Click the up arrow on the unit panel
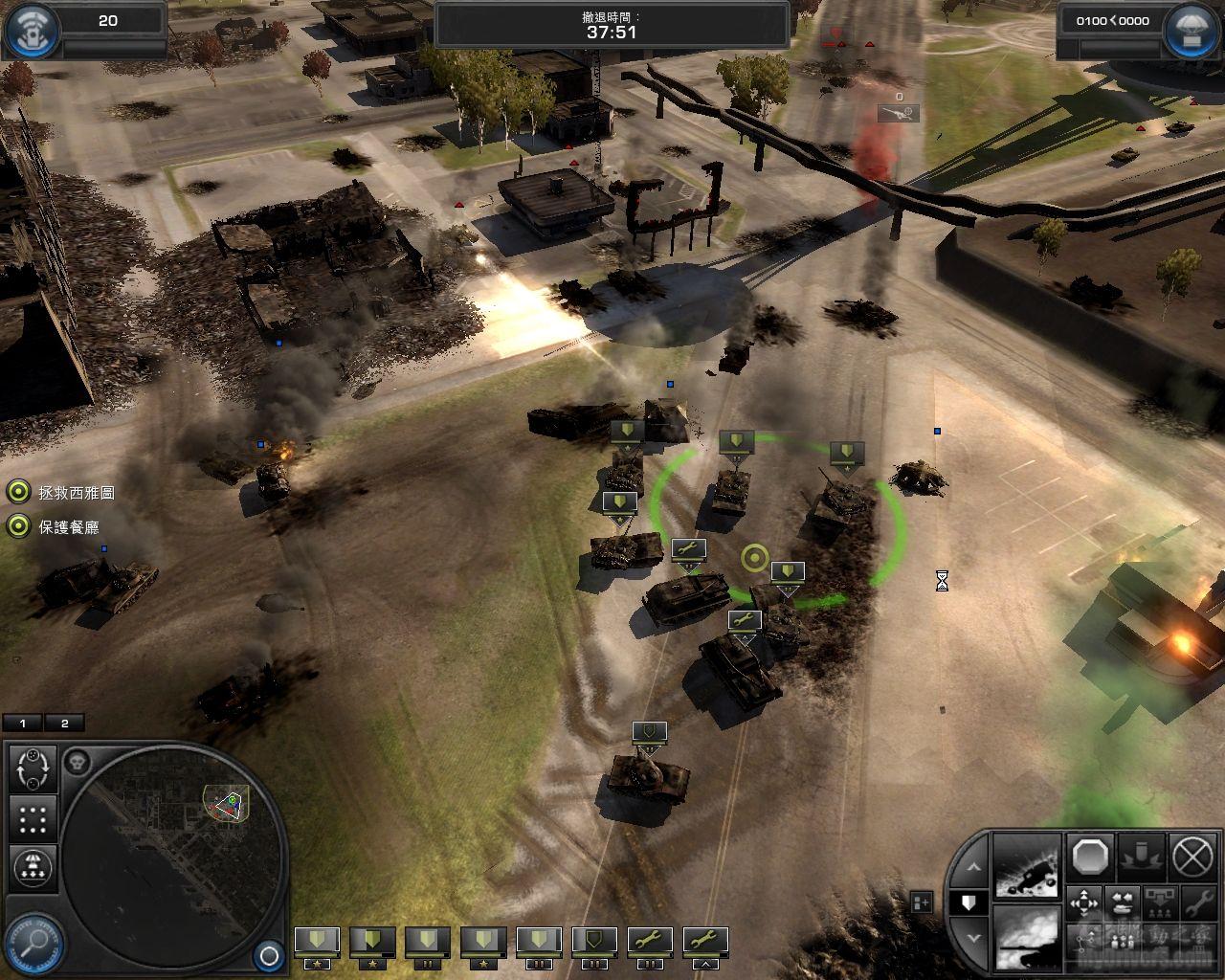Screen dimensions: 1225x980 971,867
